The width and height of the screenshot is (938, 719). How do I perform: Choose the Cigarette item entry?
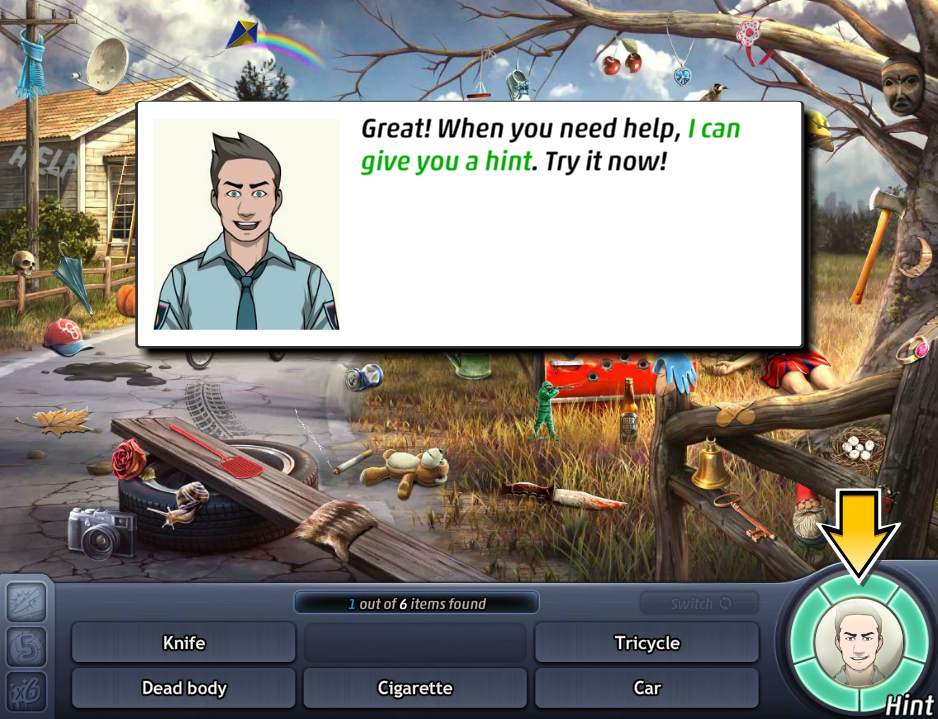click(x=415, y=688)
